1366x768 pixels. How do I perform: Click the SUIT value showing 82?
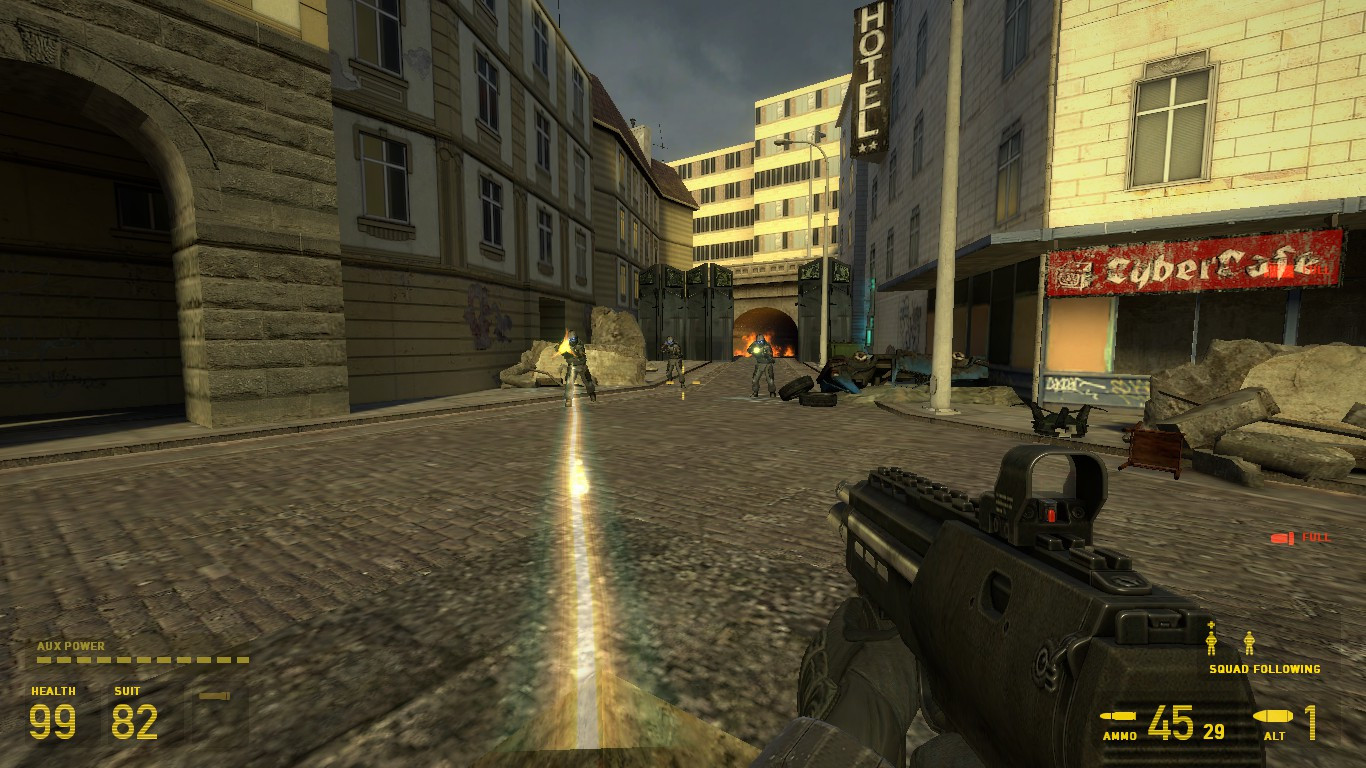pos(135,721)
